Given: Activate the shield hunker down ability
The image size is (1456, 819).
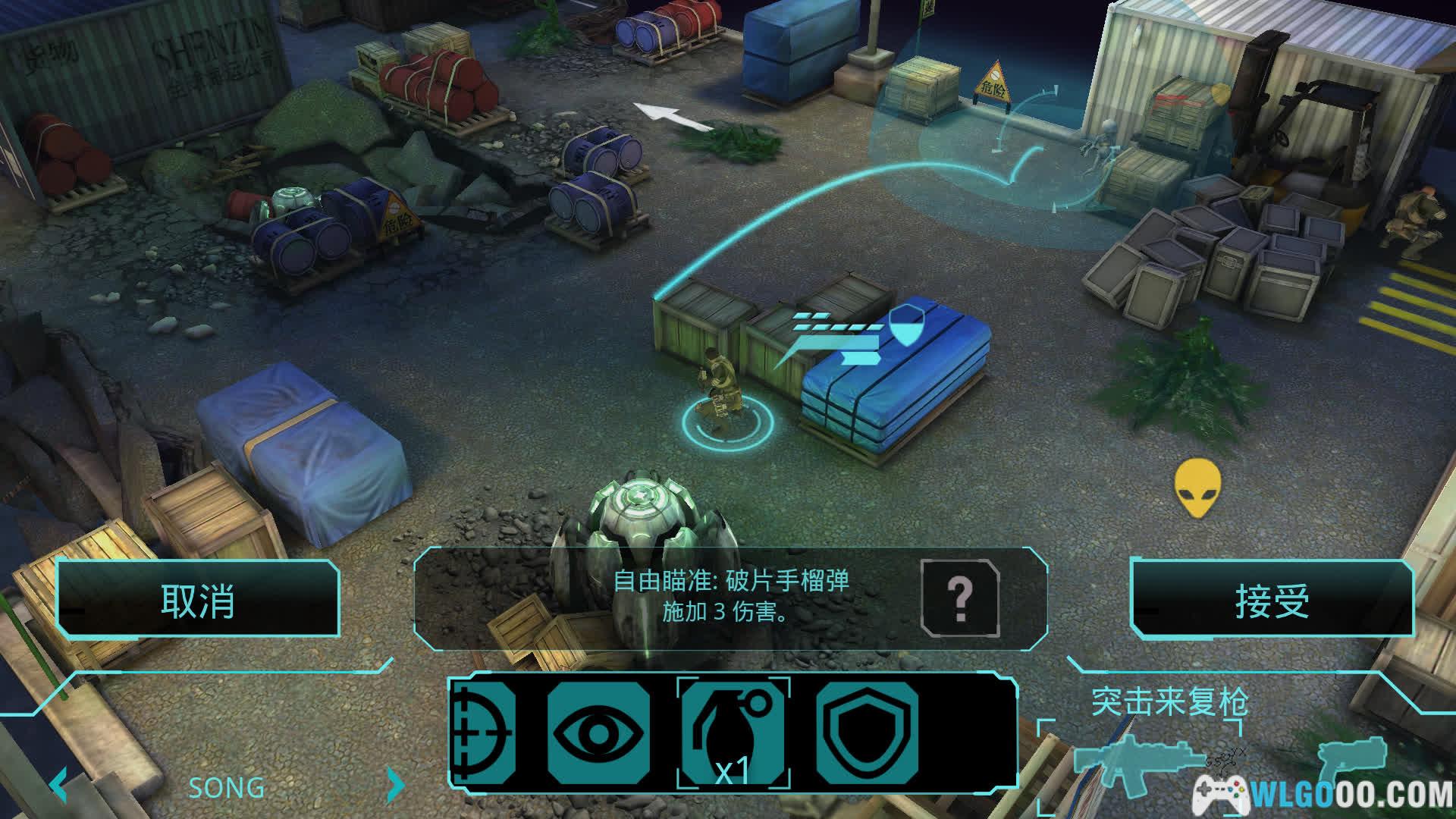Looking at the screenshot, I should (867, 733).
